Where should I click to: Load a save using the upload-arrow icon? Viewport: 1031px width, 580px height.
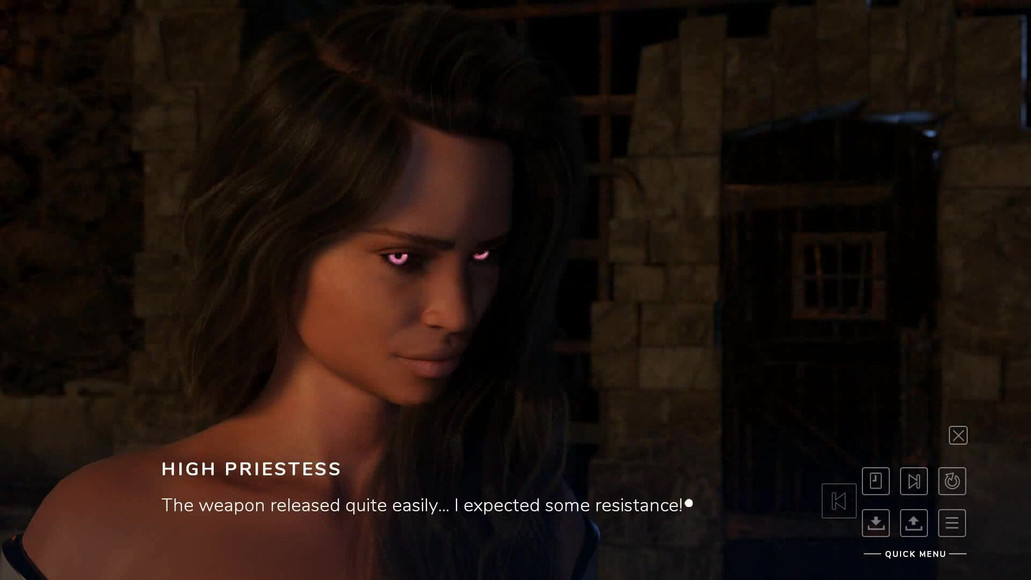click(914, 522)
